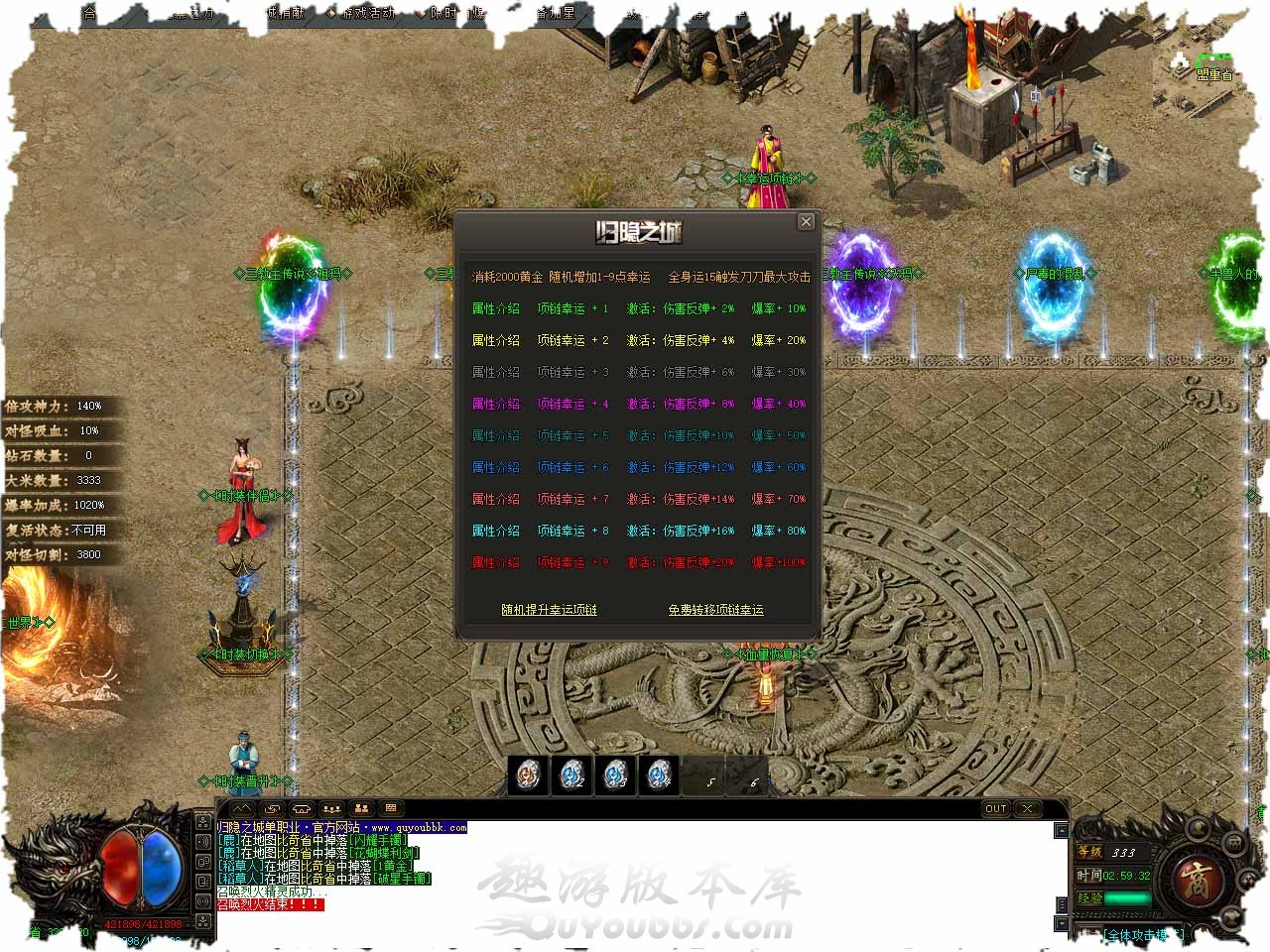Click the OUT button on the chat bar
Viewport: 1270px width, 952px height.
pos(996,809)
